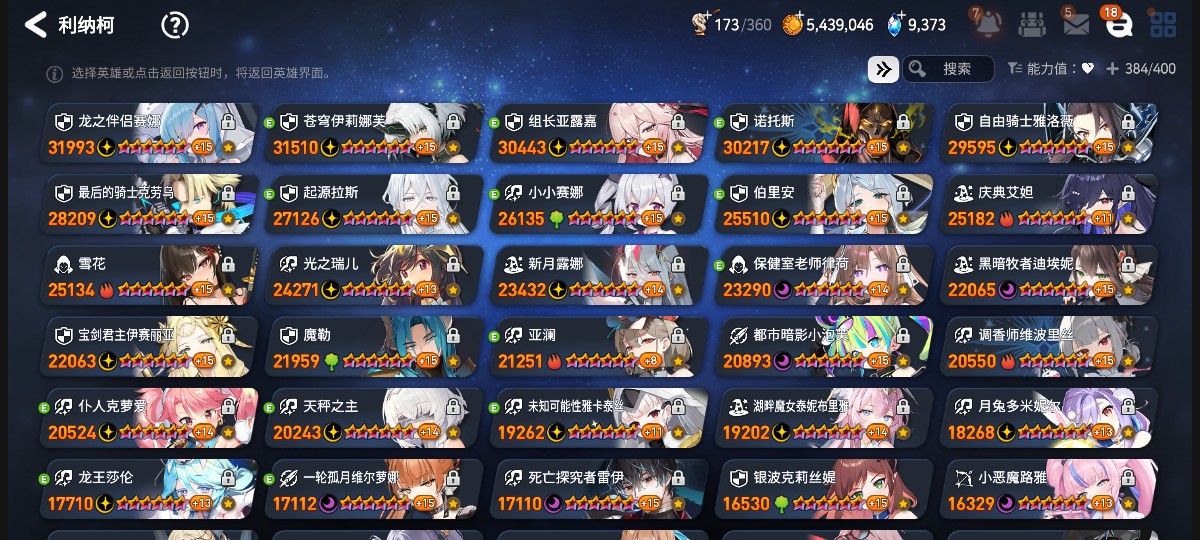This screenshot has width=1200, height=540.
Task: Open the question mark help button
Action: pos(175,25)
